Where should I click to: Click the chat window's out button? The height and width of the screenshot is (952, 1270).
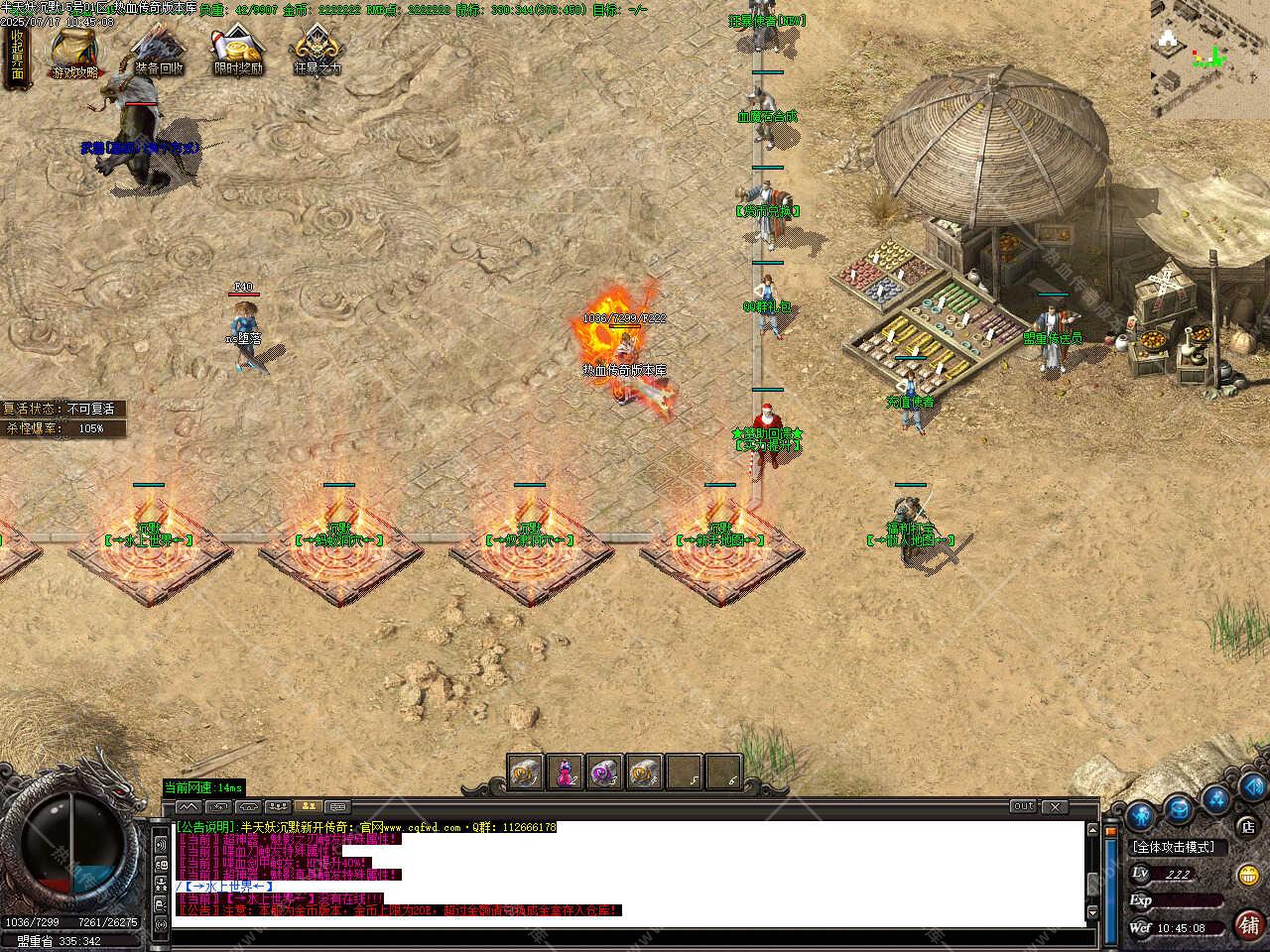coord(1023,807)
